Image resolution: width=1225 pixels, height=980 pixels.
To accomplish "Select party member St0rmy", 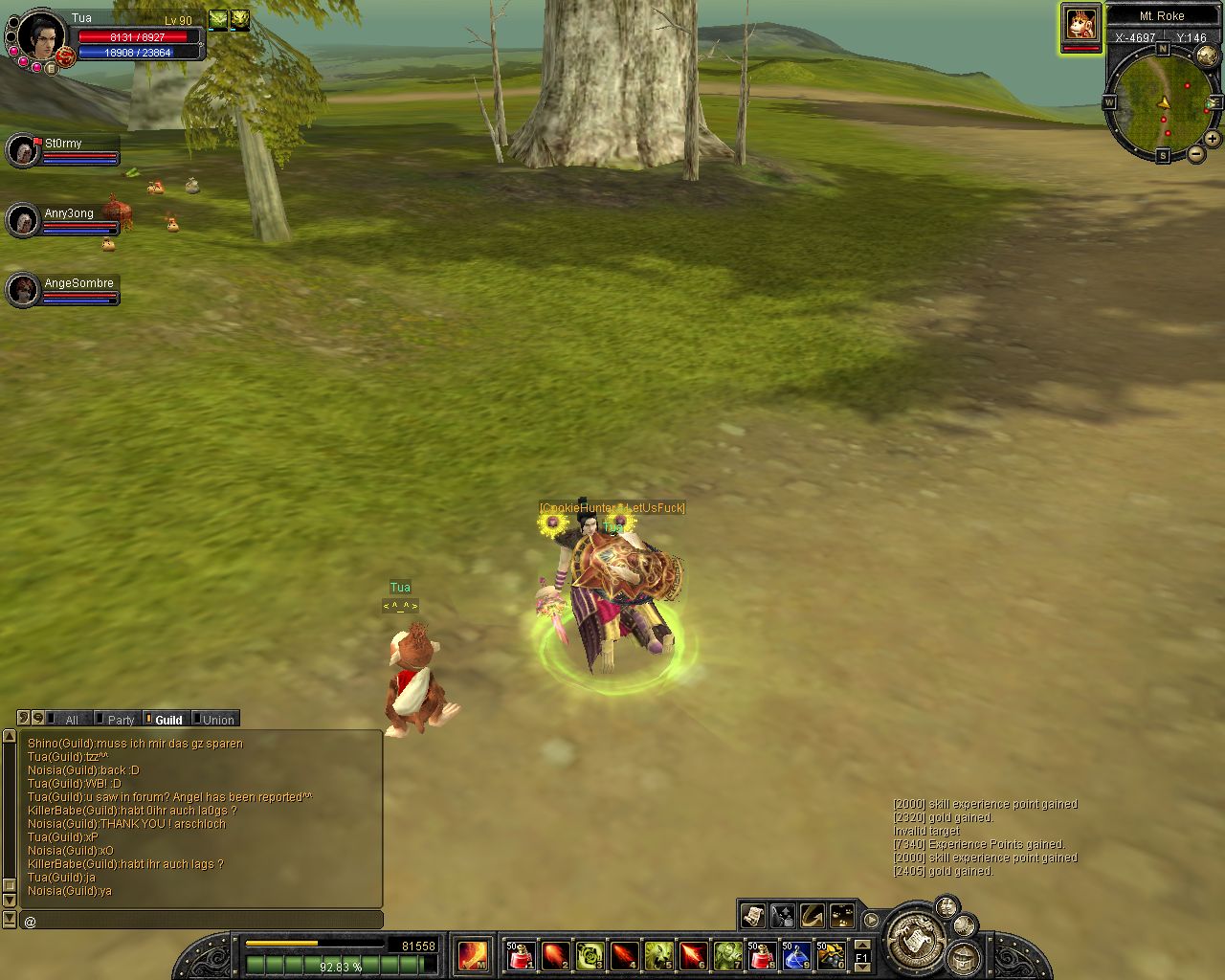I will (x=23, y=150).
